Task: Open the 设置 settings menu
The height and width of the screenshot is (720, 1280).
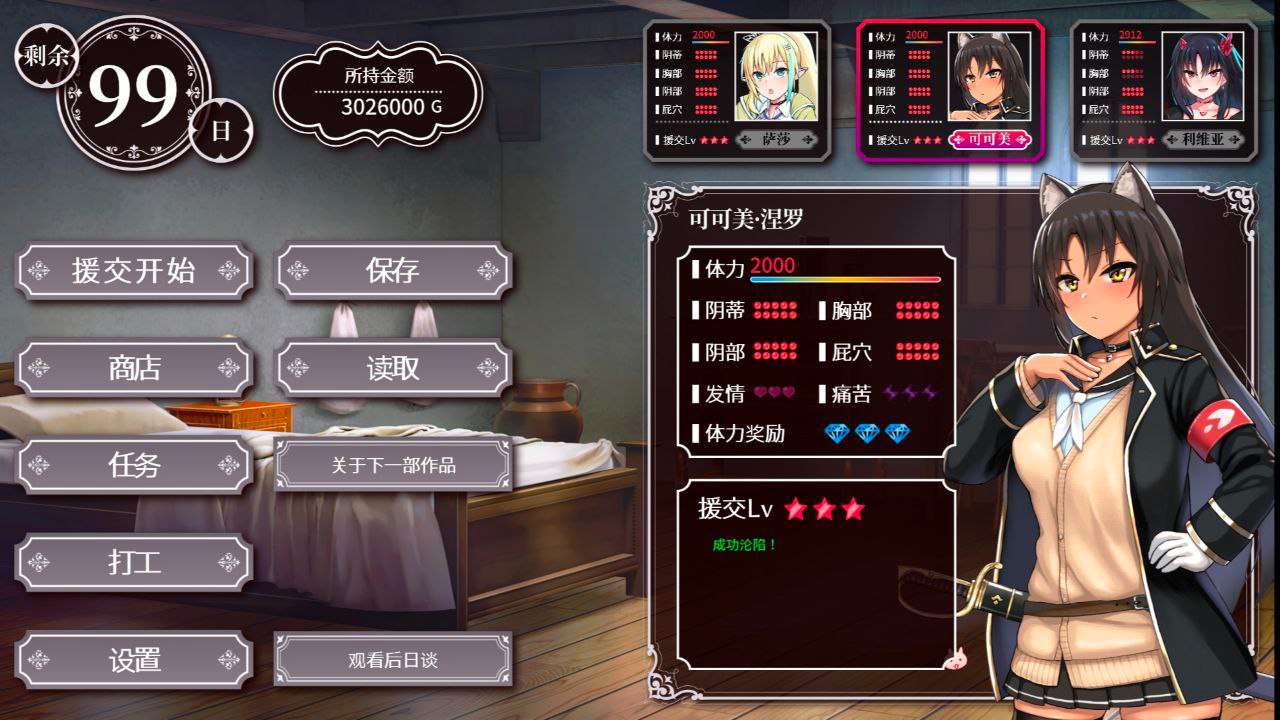Action: 135,660
